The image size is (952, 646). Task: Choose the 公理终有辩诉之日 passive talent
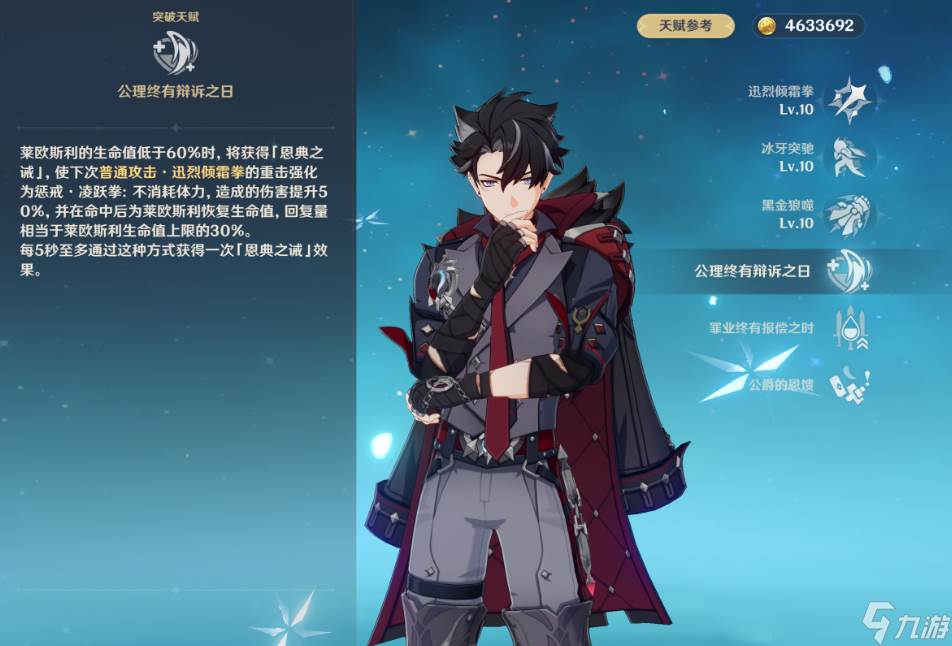pyautogui.click(x=850, y=271)
